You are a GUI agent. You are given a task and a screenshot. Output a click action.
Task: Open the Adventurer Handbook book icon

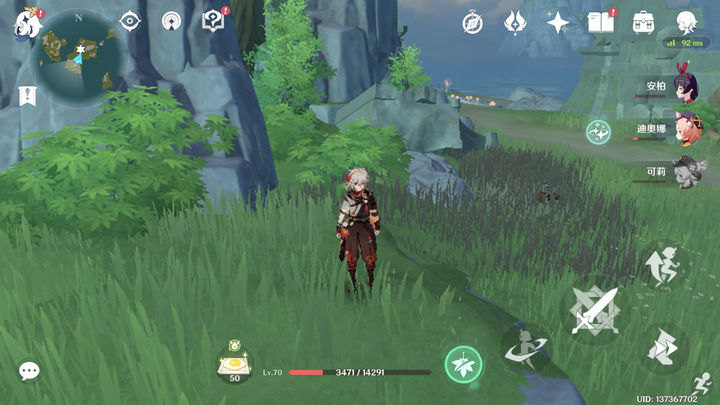click(600, 22)
